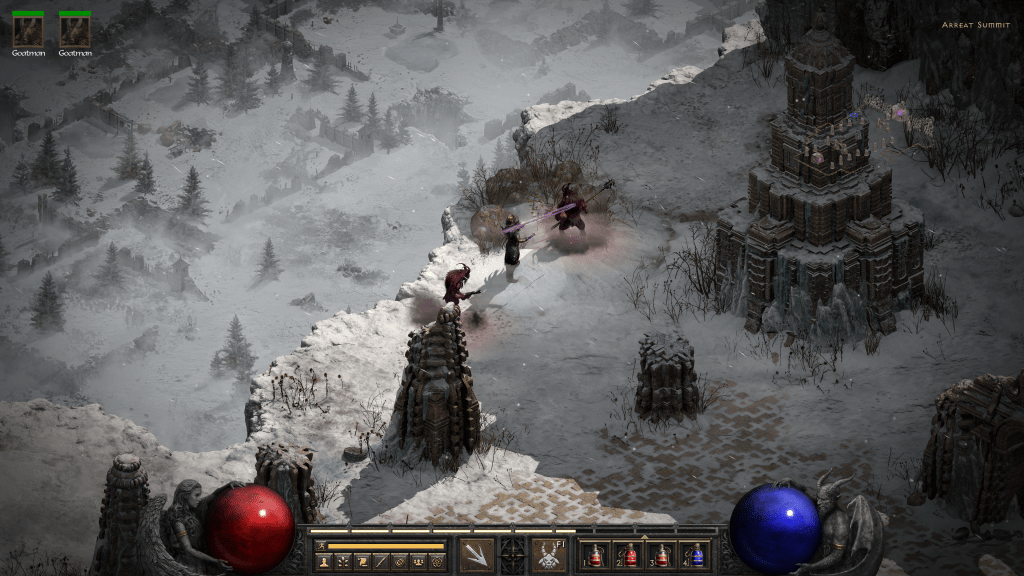Select the left attack skill arrows icon
Image resolution: width=1024 pixels, height=576 pixels.
[477, 554]
